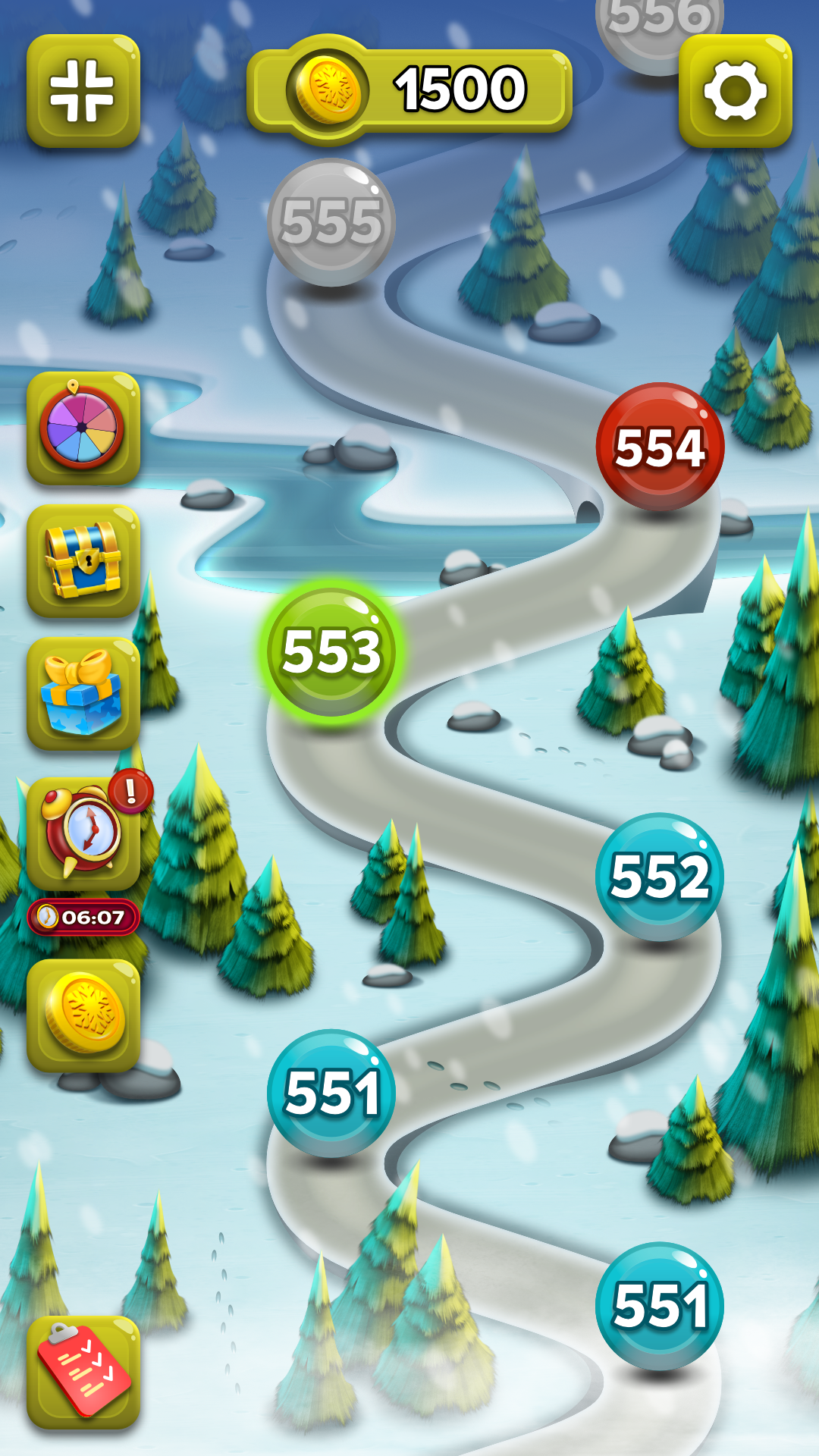Tap the locked gray level 555
819x1456 pixels.
[x=331, y=222]
